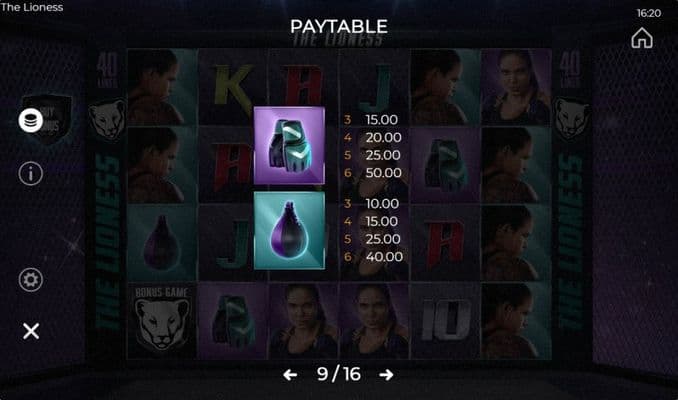Close the paytable with the X

pyautogui.click(x=31, y=331)
